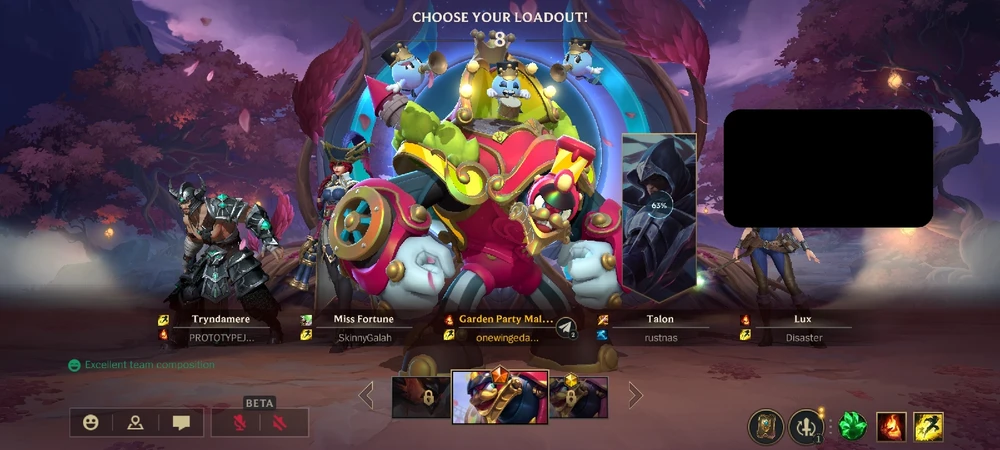Toggle the muted speaker voice button
The image size is (1000, 450).
[282, 423]
